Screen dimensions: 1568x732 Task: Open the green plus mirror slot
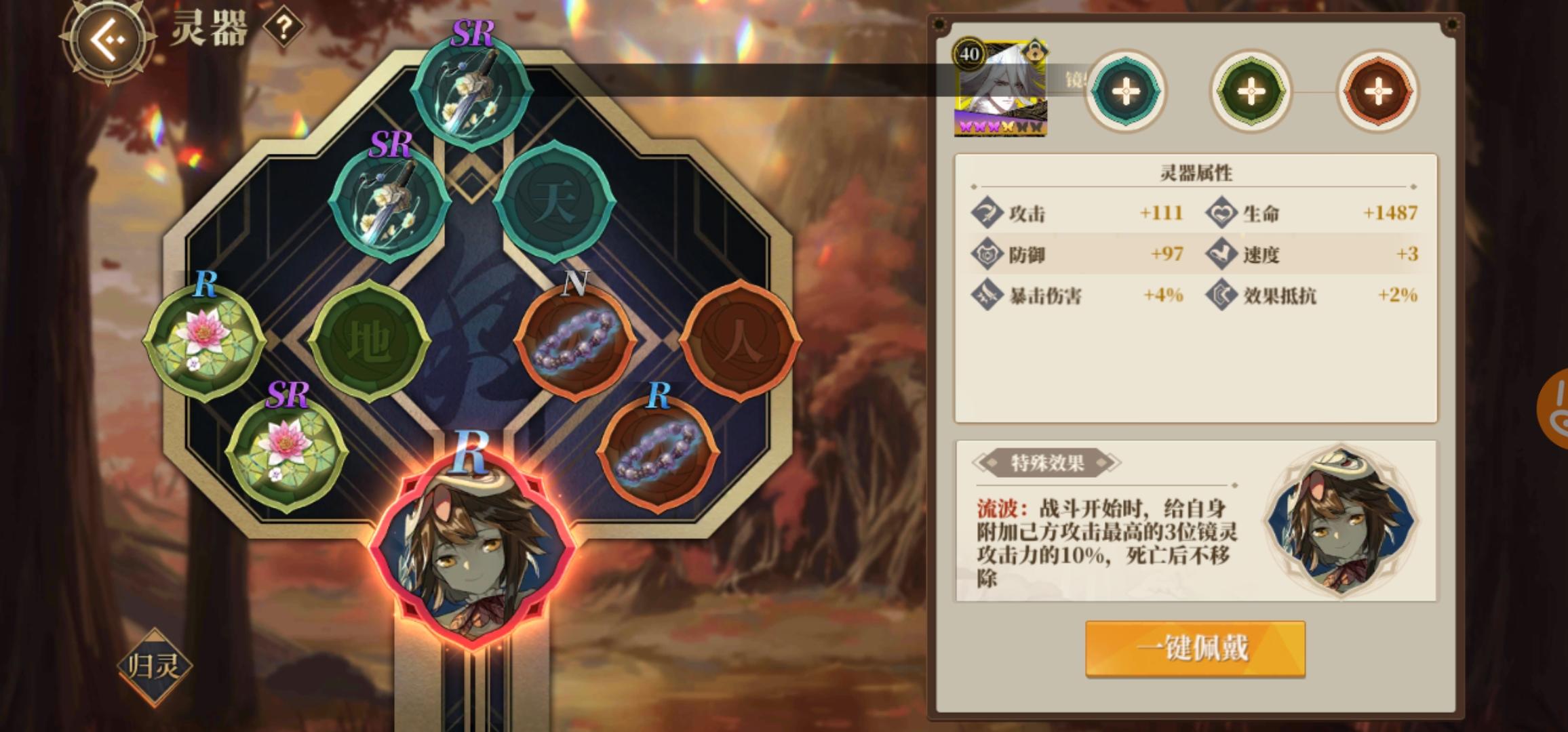[1249, 90]
